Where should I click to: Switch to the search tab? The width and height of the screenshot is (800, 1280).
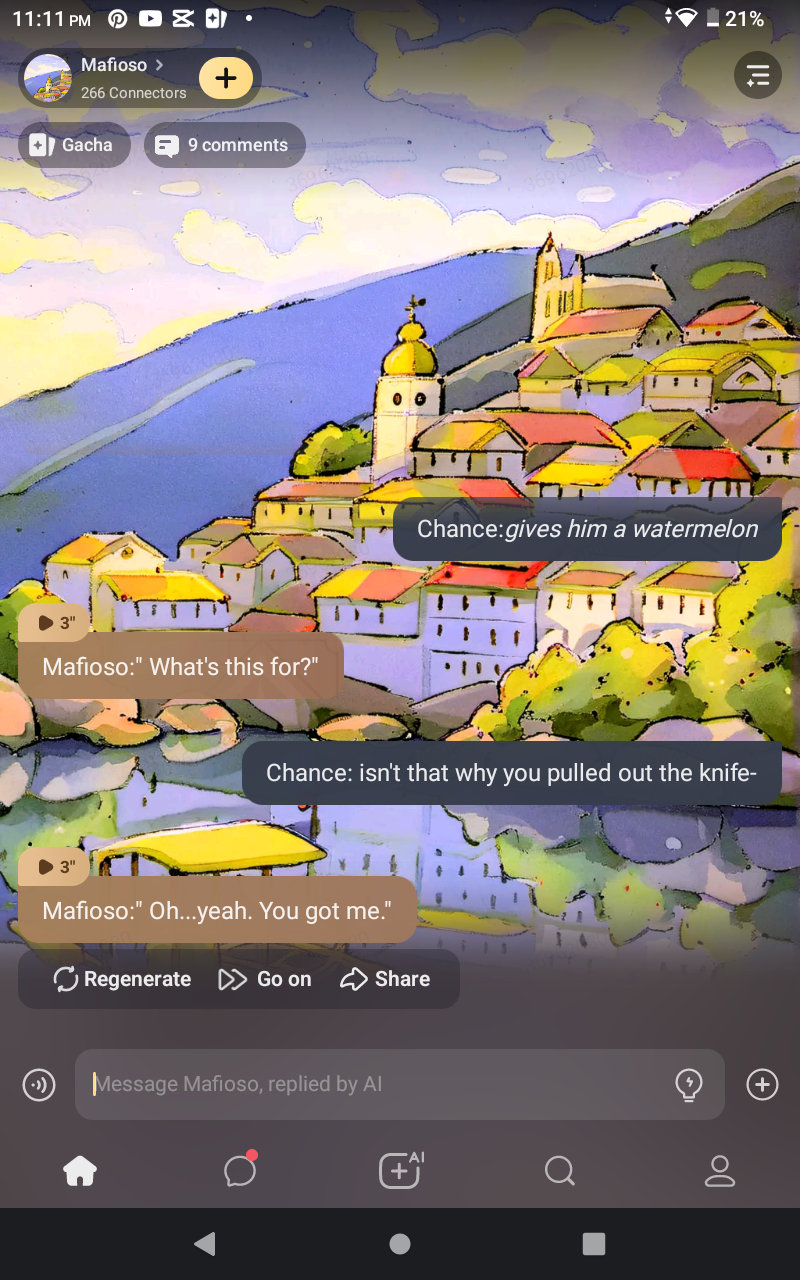[560, 1171]
